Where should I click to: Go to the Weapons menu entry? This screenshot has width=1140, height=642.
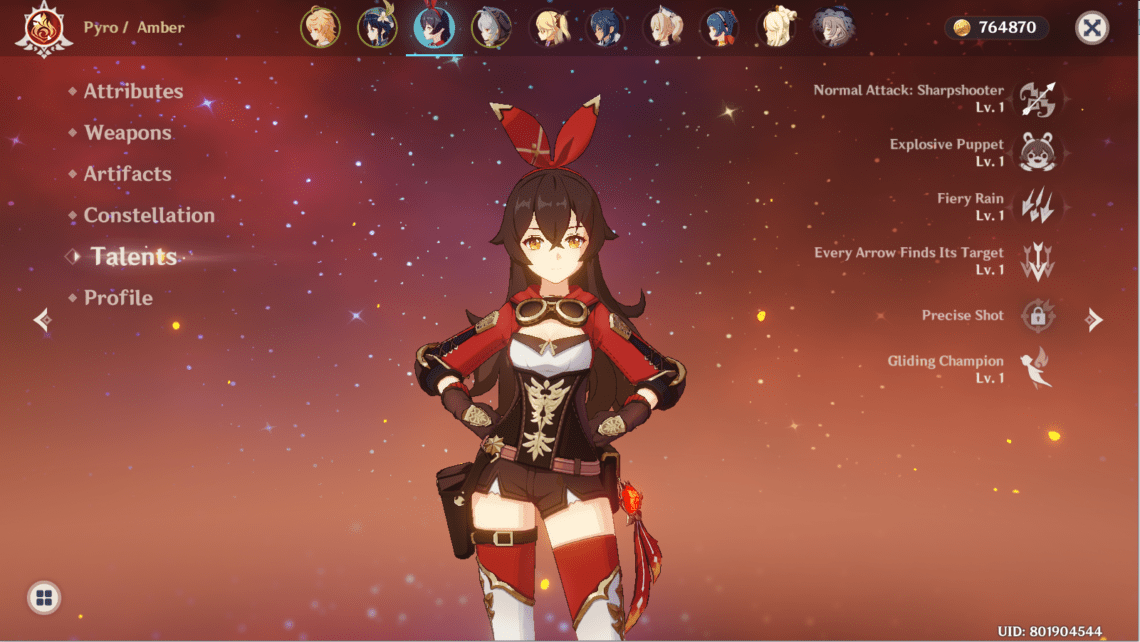coord(127,133)
